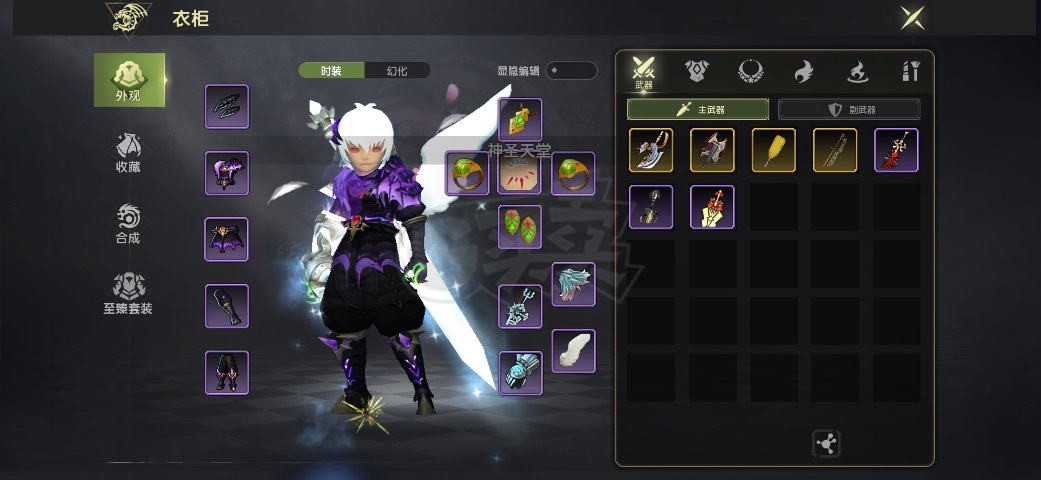Select the purple bat-wing chest costume slot
The width and height of the screenshot is (1041, 480).
[x=226, y=240]
